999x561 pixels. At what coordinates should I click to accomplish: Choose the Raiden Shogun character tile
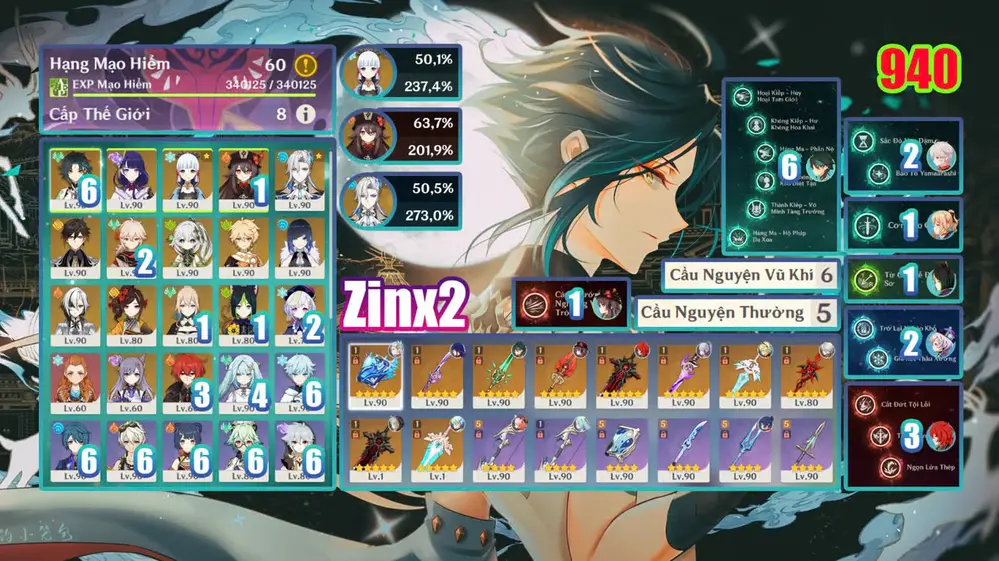(132, 177)
